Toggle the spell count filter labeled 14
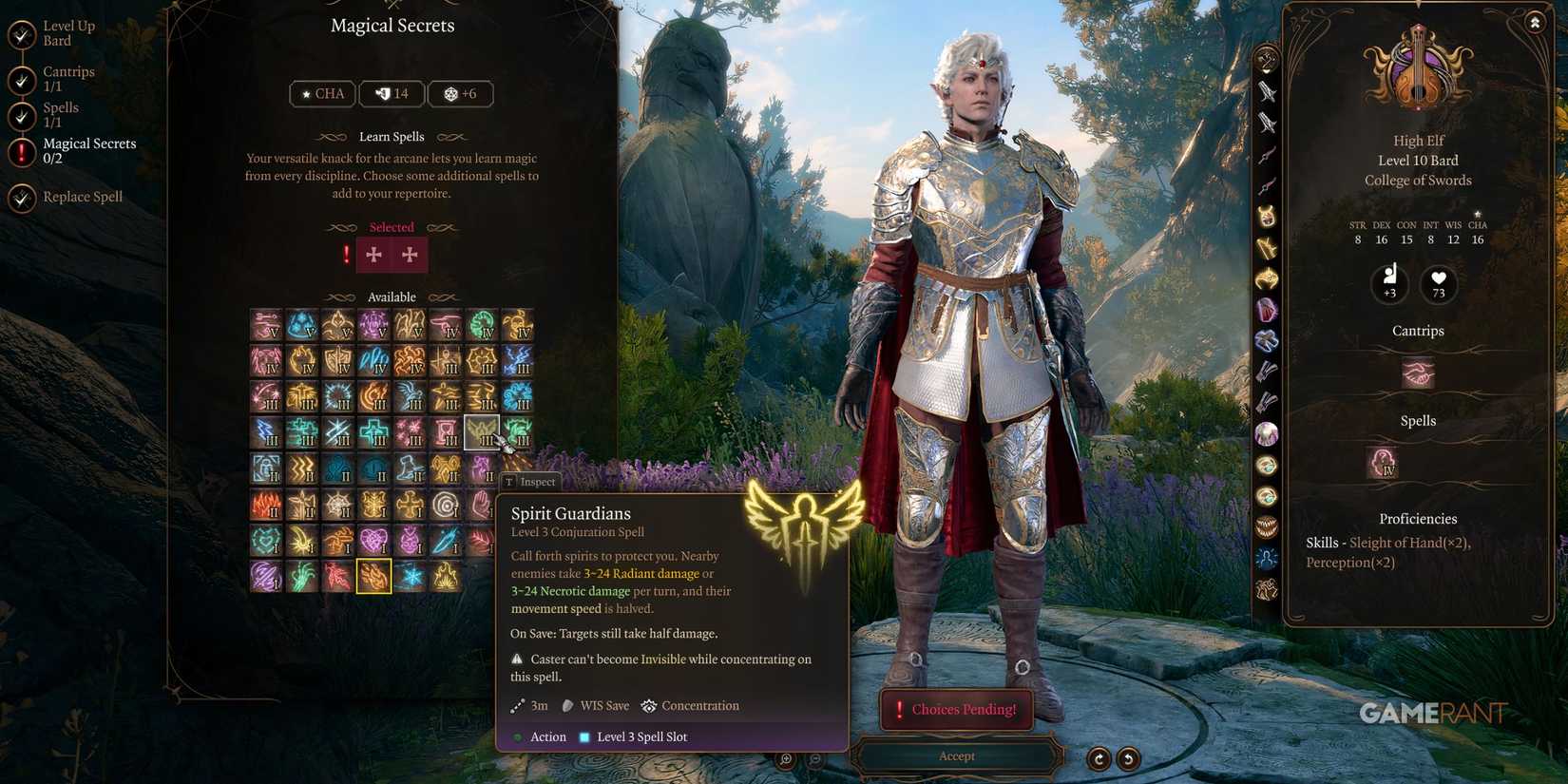The width and height of the screenshot is (1568, 784). [392, 93]
